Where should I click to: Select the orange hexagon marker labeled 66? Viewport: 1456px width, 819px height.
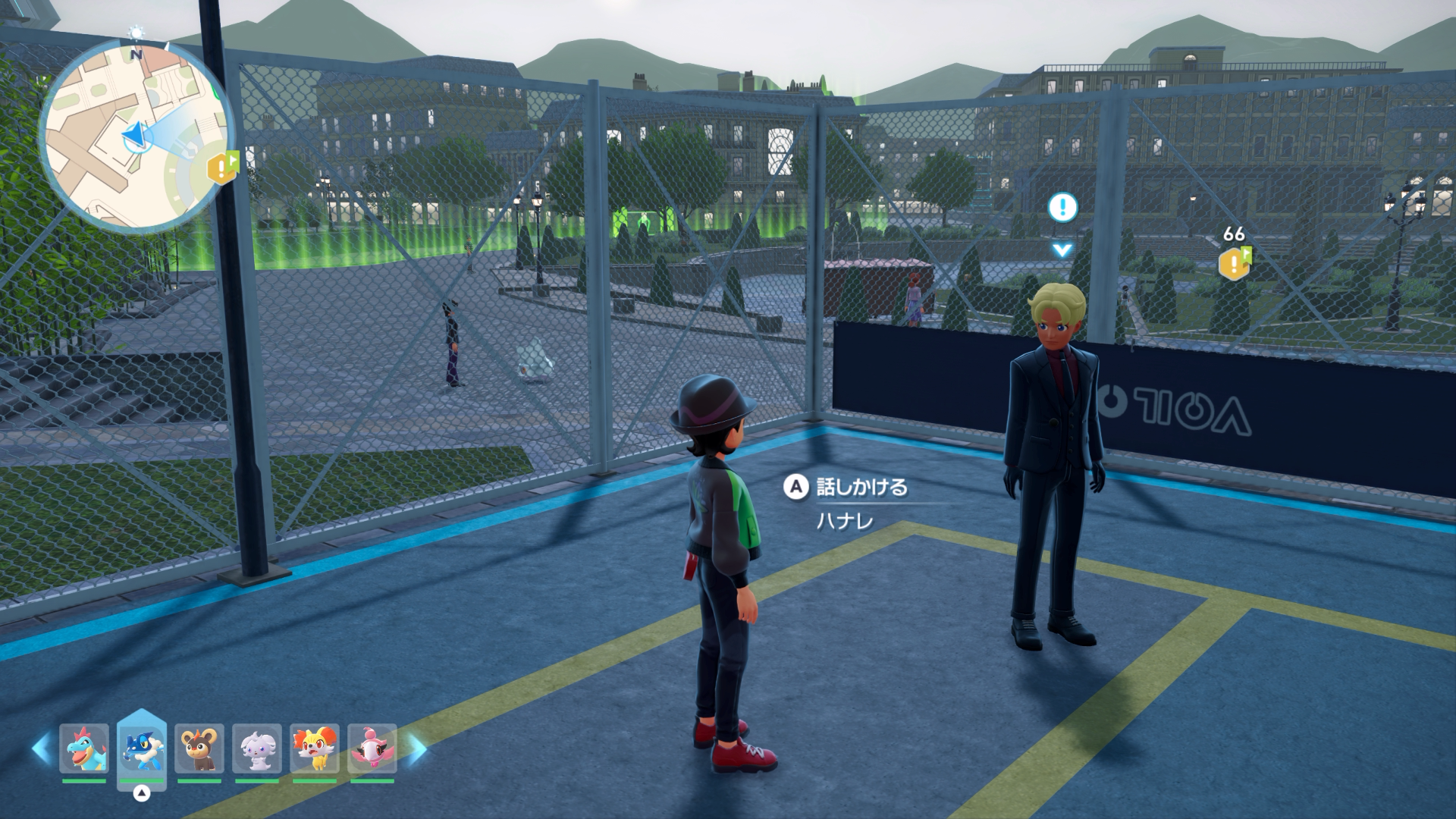tap(1234, 262)
